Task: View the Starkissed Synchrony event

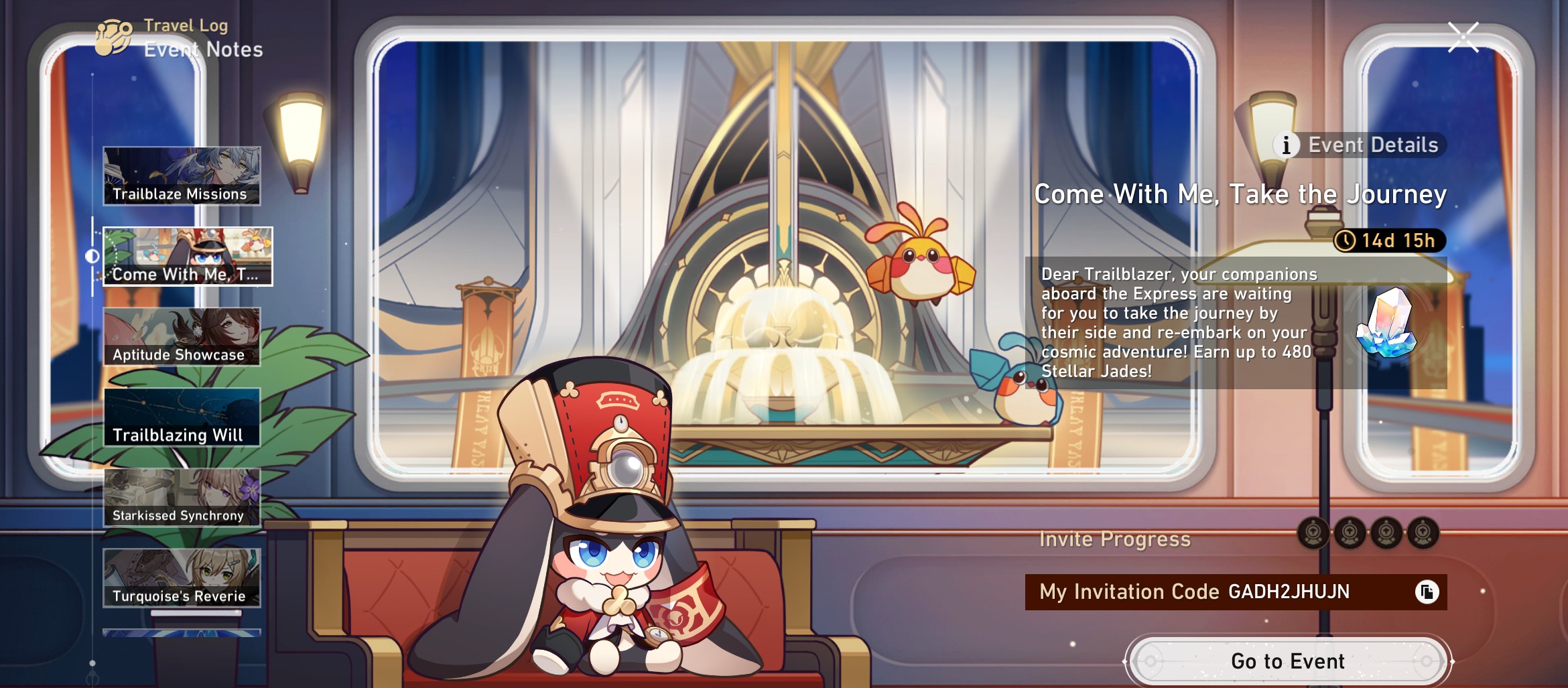Action: click(182, 498)
